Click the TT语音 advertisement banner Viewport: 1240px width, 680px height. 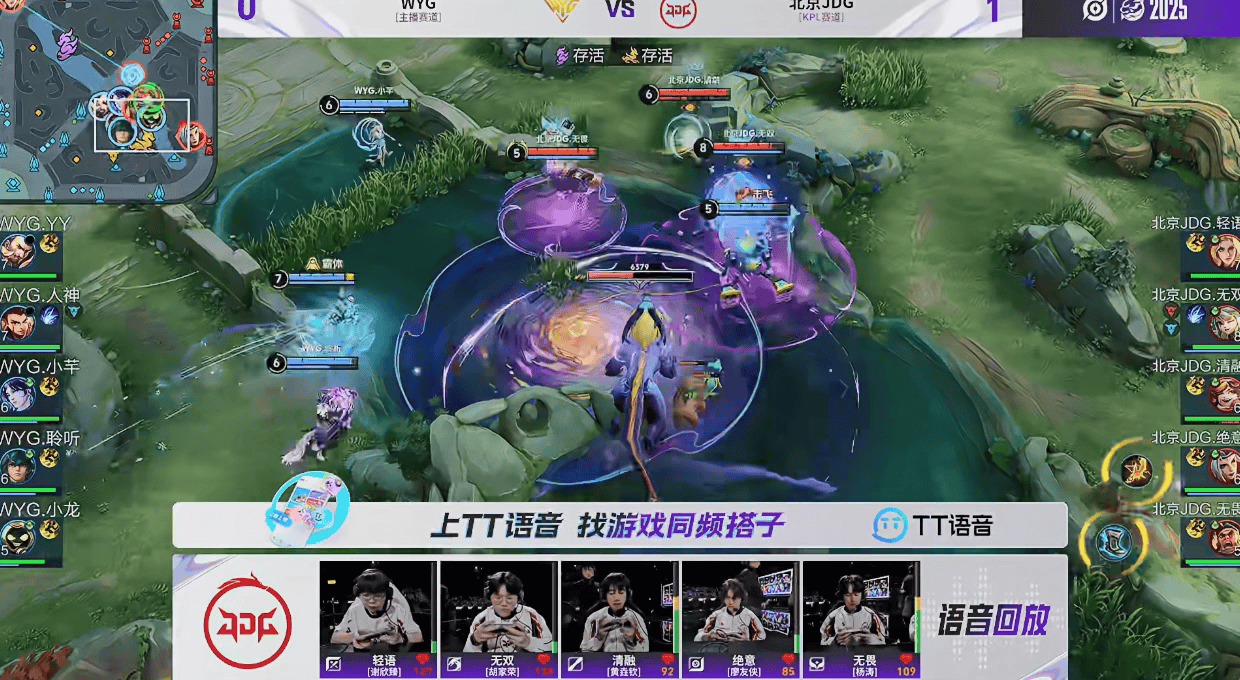620,524
